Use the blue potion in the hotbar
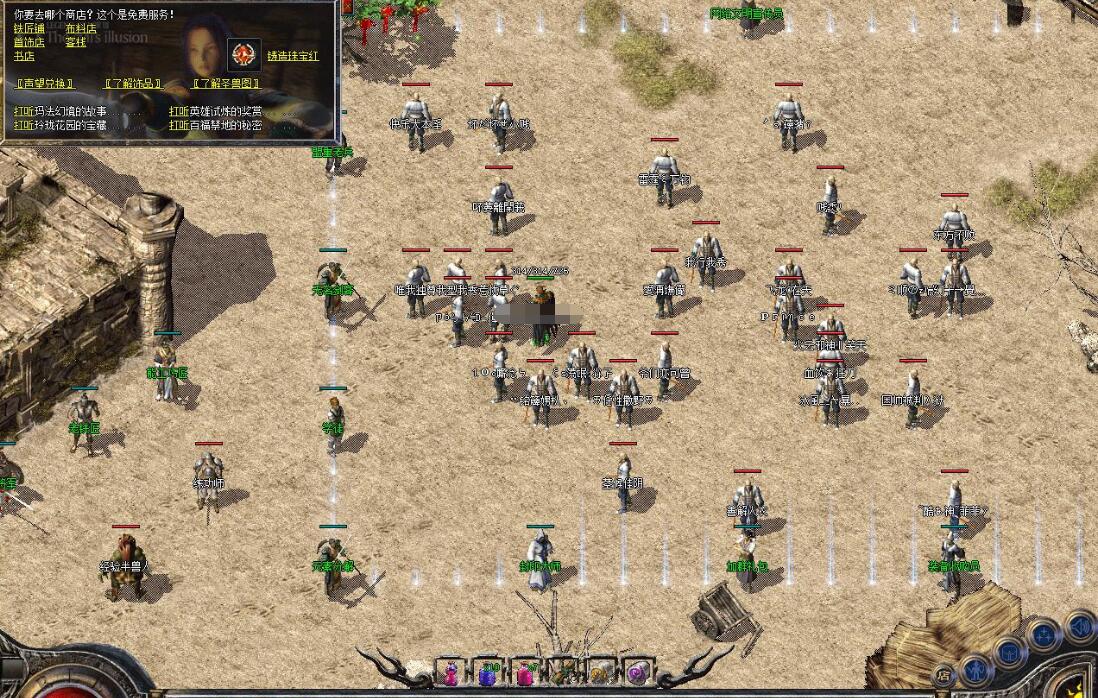This screenshot has height=698, width=1098. [x=488, y=675]
